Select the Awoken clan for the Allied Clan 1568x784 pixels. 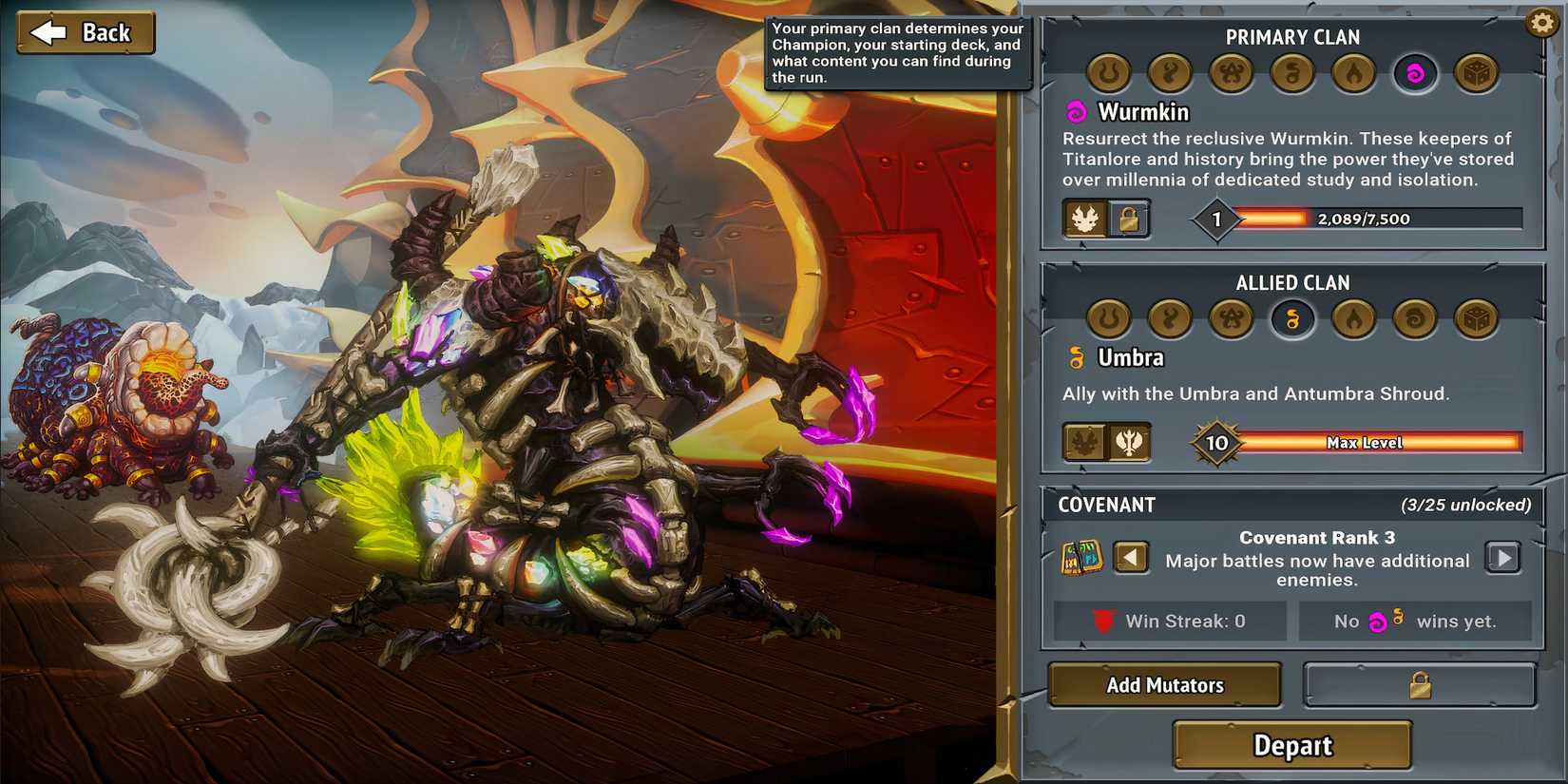1170,319
